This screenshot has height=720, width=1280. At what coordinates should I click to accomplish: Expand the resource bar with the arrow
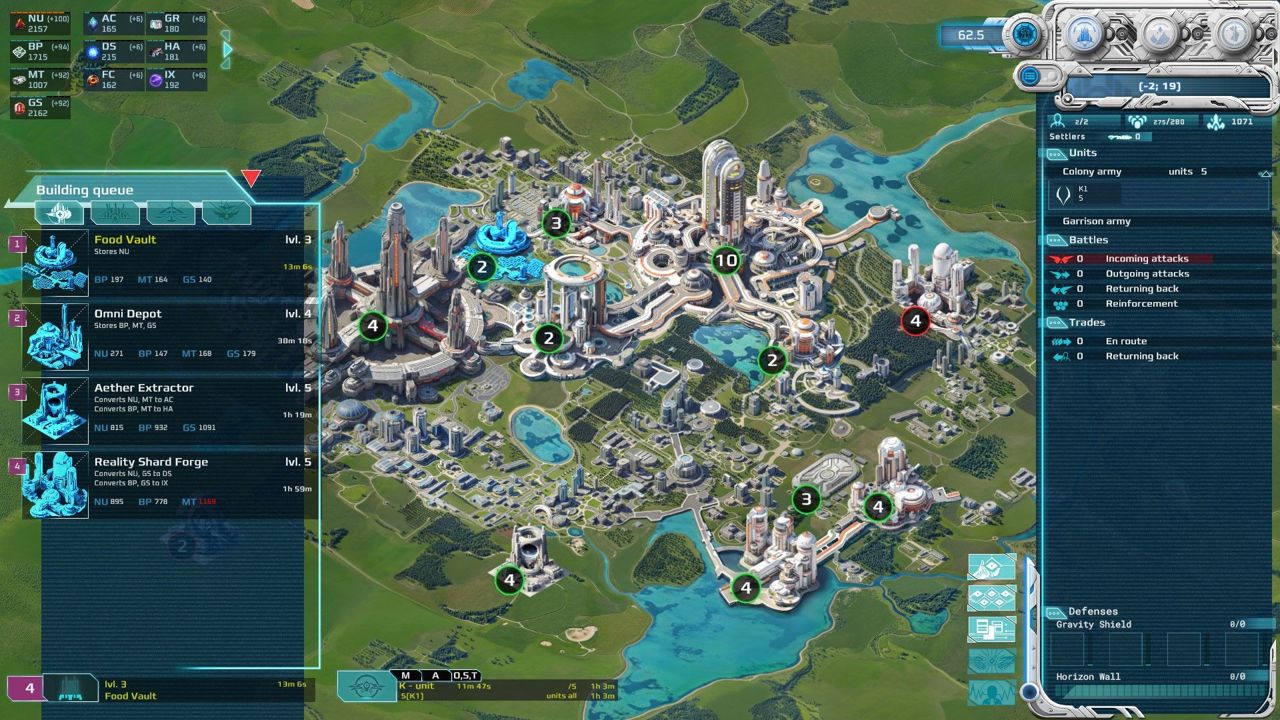click(x=228, y=48)
